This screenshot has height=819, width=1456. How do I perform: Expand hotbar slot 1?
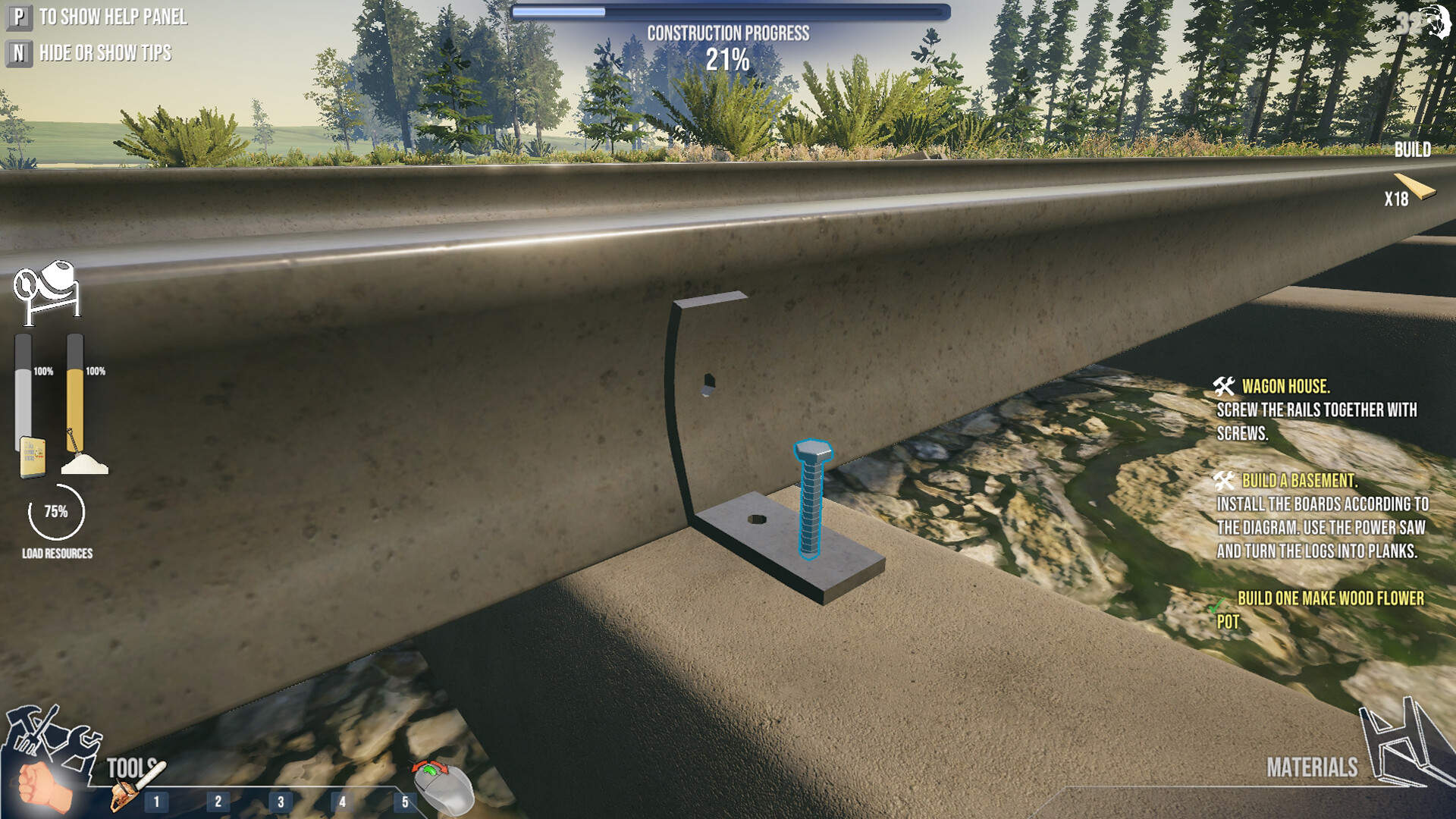[x=156, y=800]
